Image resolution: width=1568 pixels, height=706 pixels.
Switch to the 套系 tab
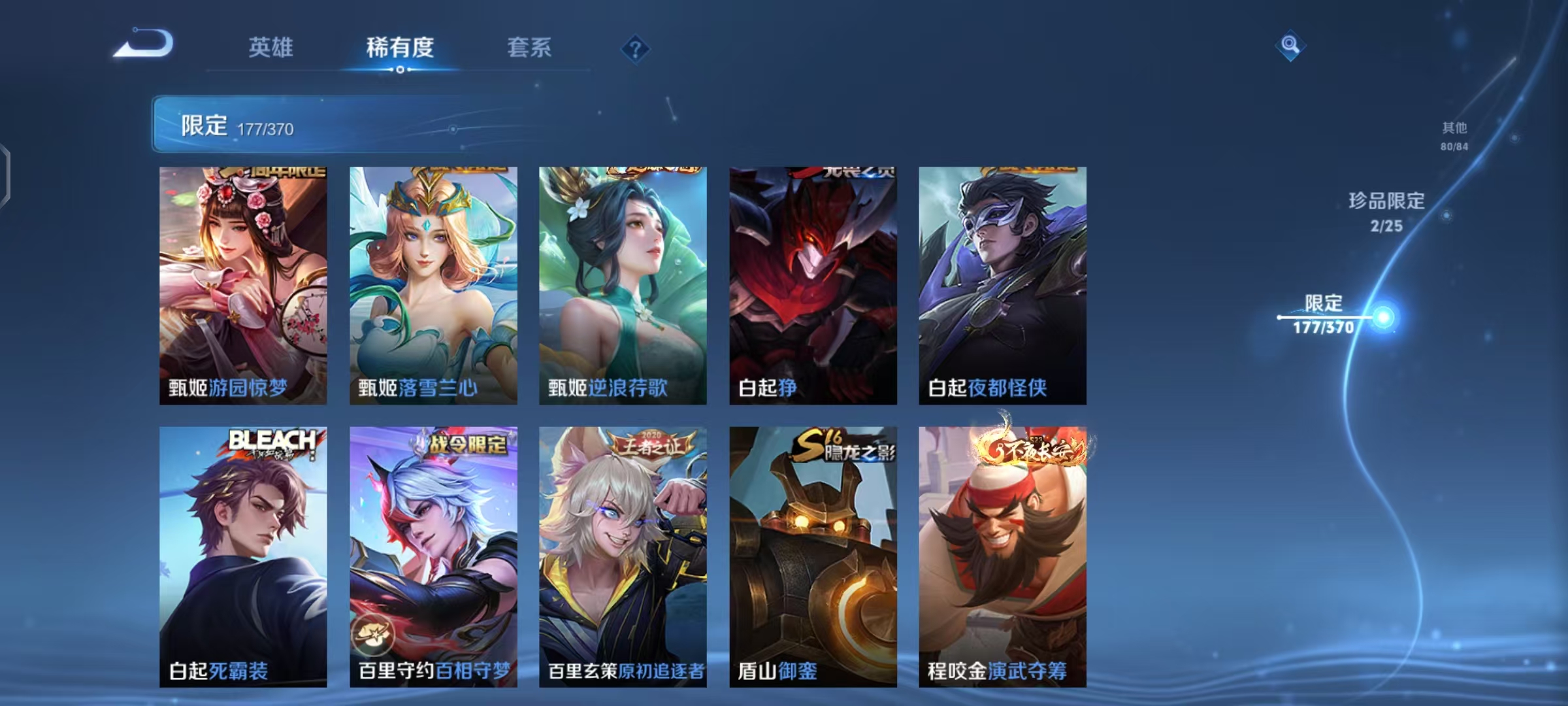529,48
